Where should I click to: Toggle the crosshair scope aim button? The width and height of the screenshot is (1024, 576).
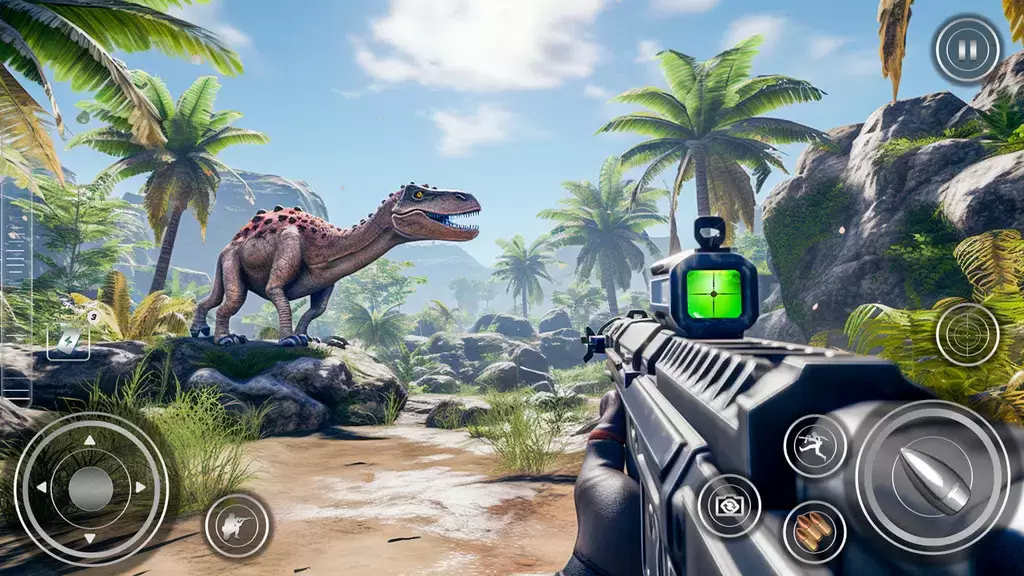tap(967, 333)
